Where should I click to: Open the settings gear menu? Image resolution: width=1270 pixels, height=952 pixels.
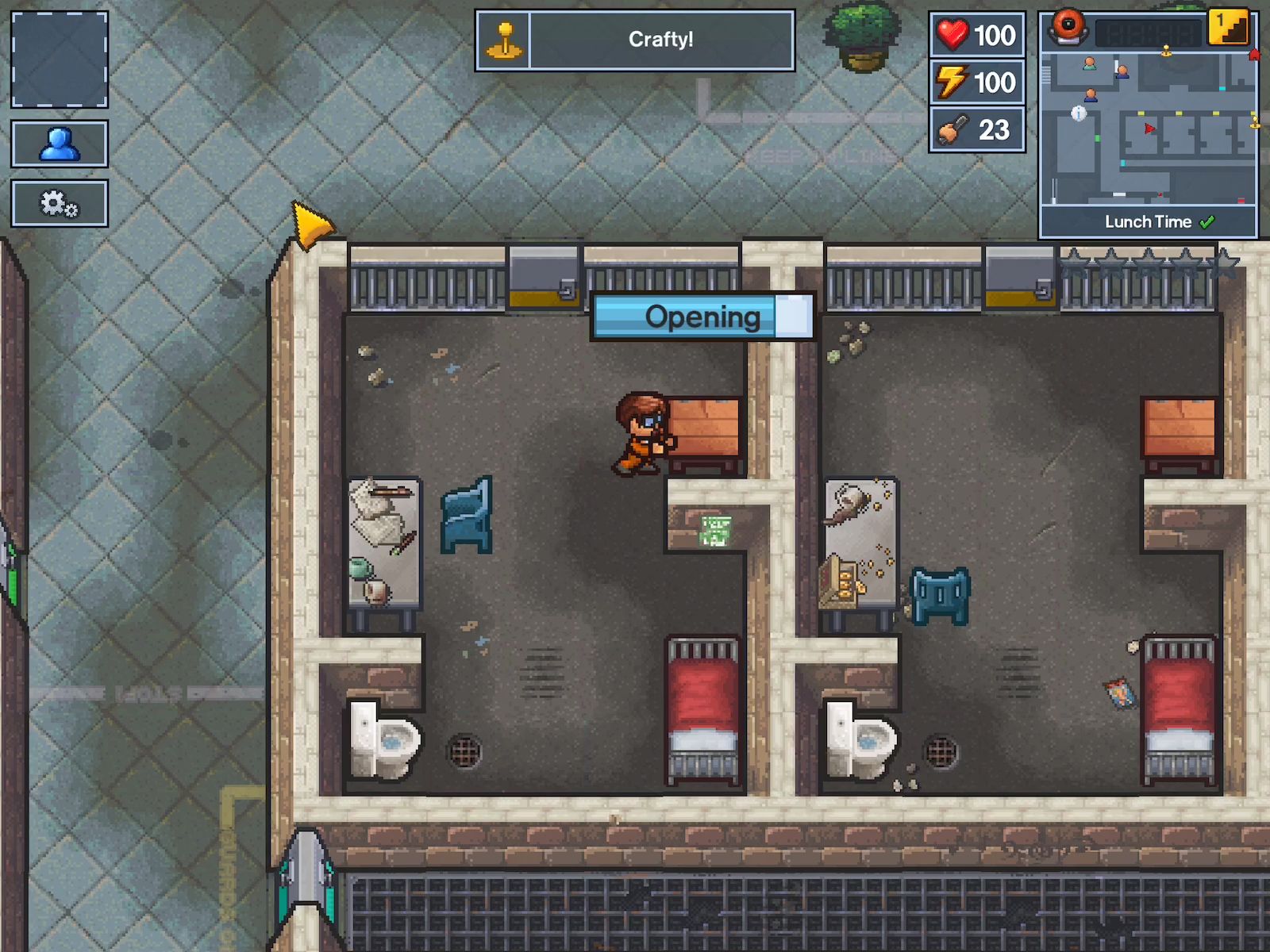60,203
